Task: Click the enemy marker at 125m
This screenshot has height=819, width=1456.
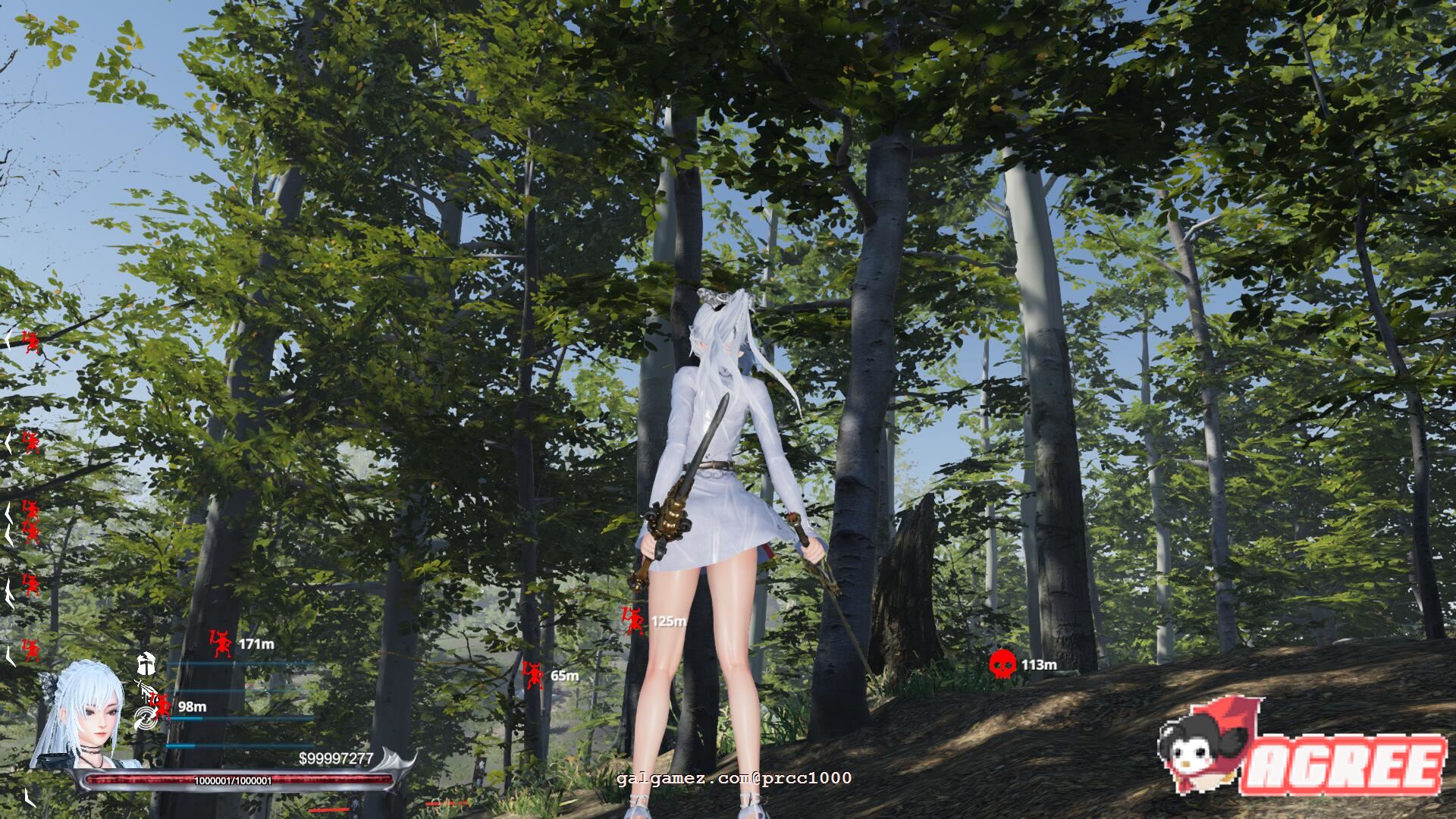Action: click(x=631, y=621)
